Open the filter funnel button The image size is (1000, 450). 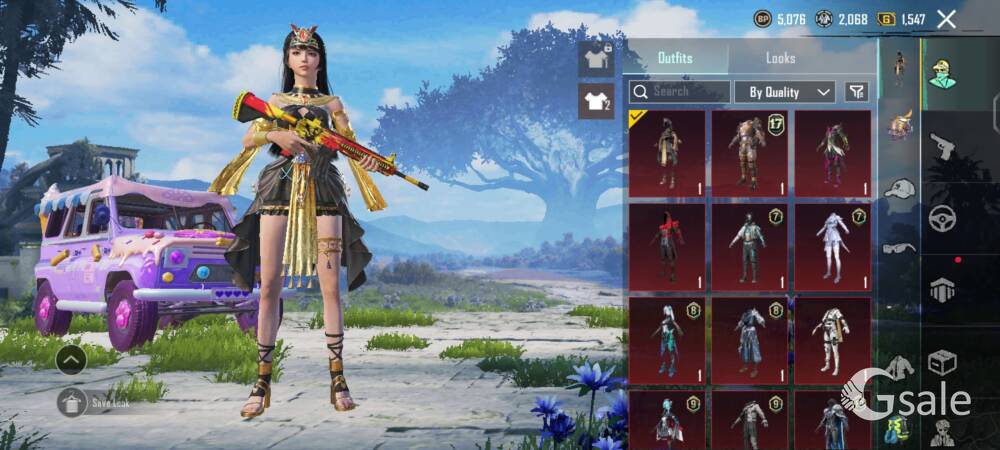[856, 92]
